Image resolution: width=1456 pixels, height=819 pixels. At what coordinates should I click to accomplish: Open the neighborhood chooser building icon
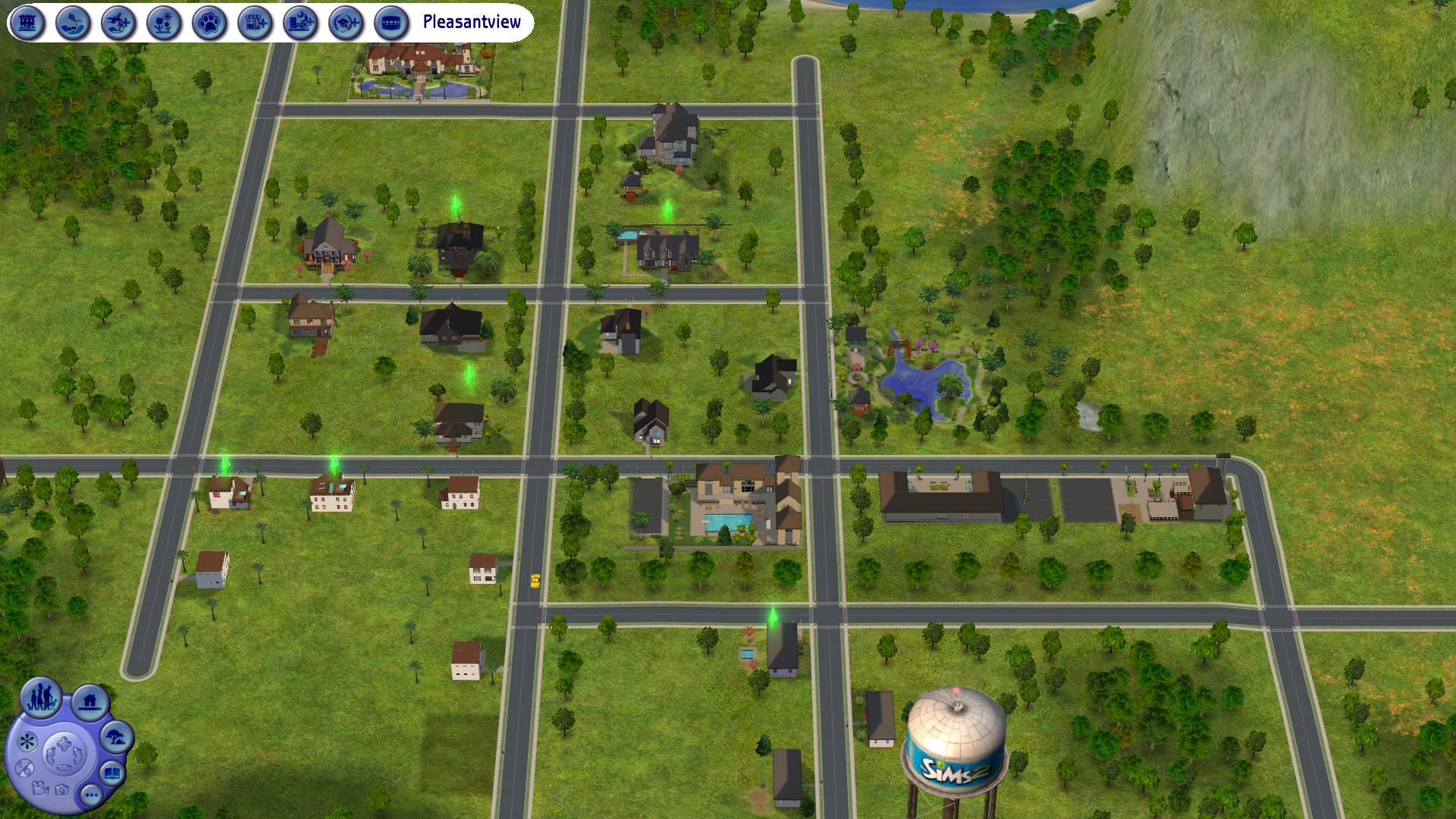27,23
